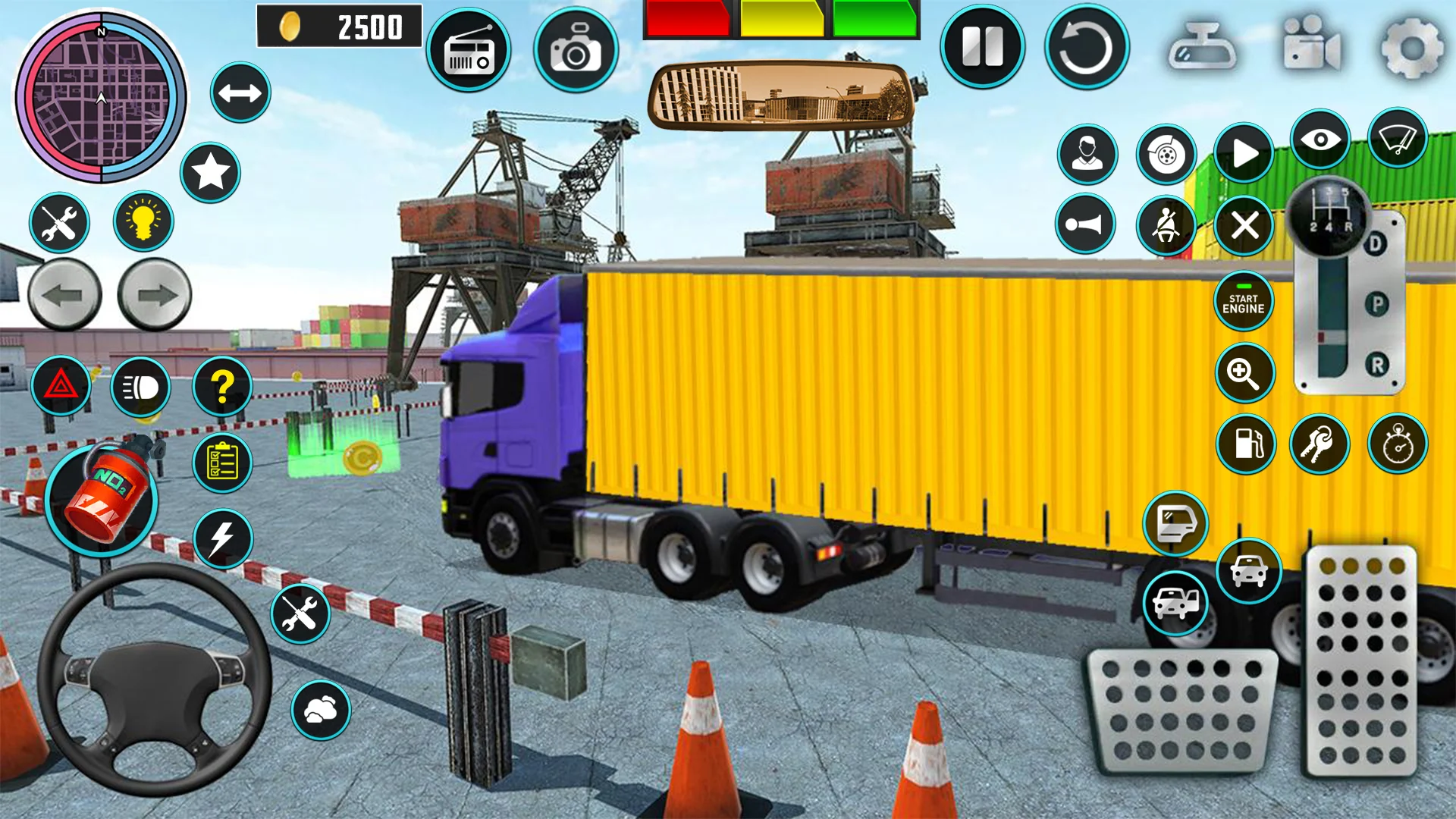Toggle the windshield wiper button

pyautogui.click(x=1398, y=140)
